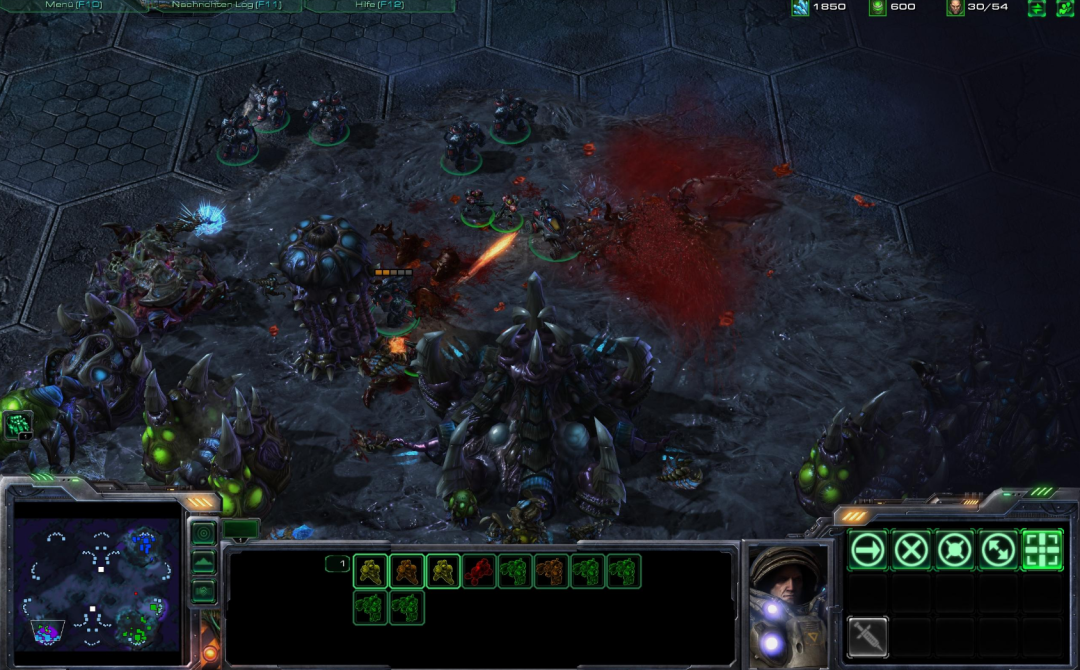Select the red critically damaged unit wireframe

pyautogui.click(x=479, y=571)
